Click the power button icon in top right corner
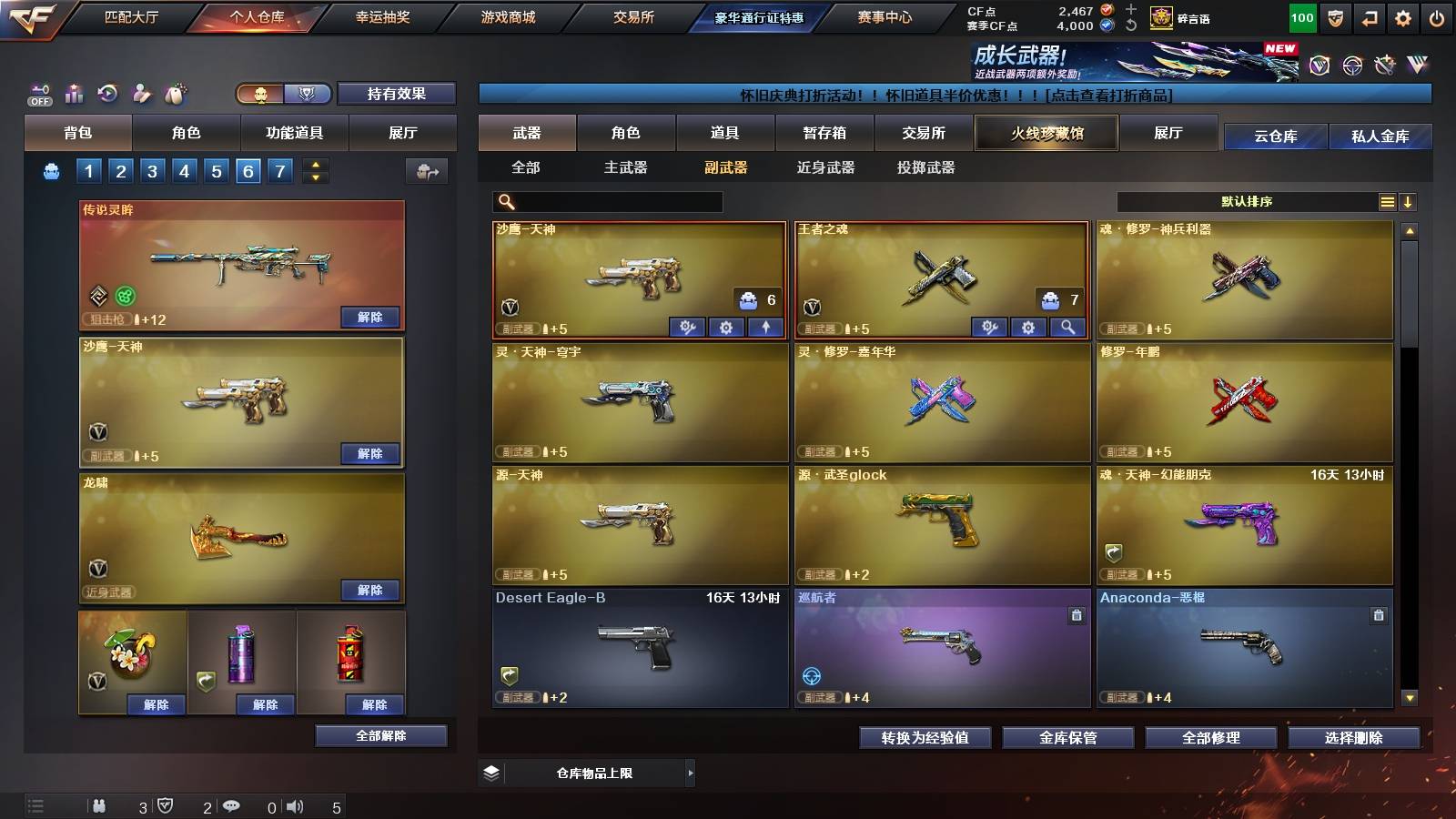This screenshot has height=819, width=1456. click(x=1436, y=16)
